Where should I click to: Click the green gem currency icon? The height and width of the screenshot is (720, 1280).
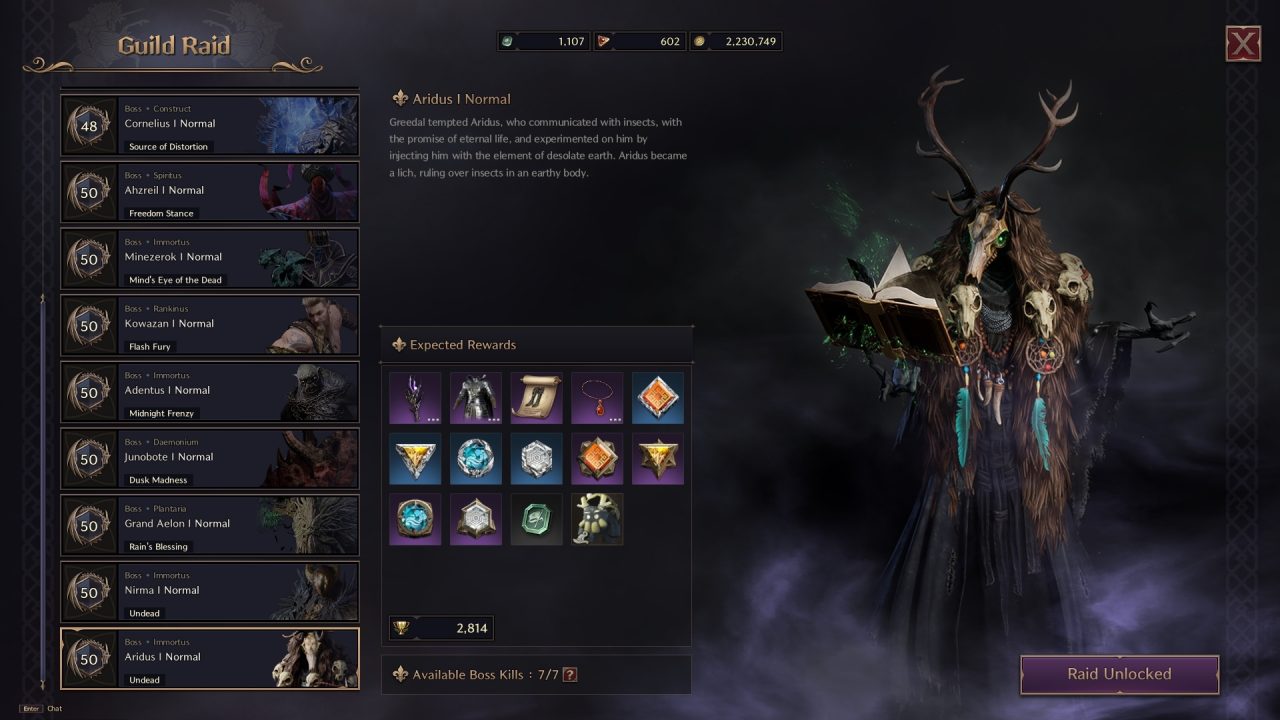(x=510, y=41)
